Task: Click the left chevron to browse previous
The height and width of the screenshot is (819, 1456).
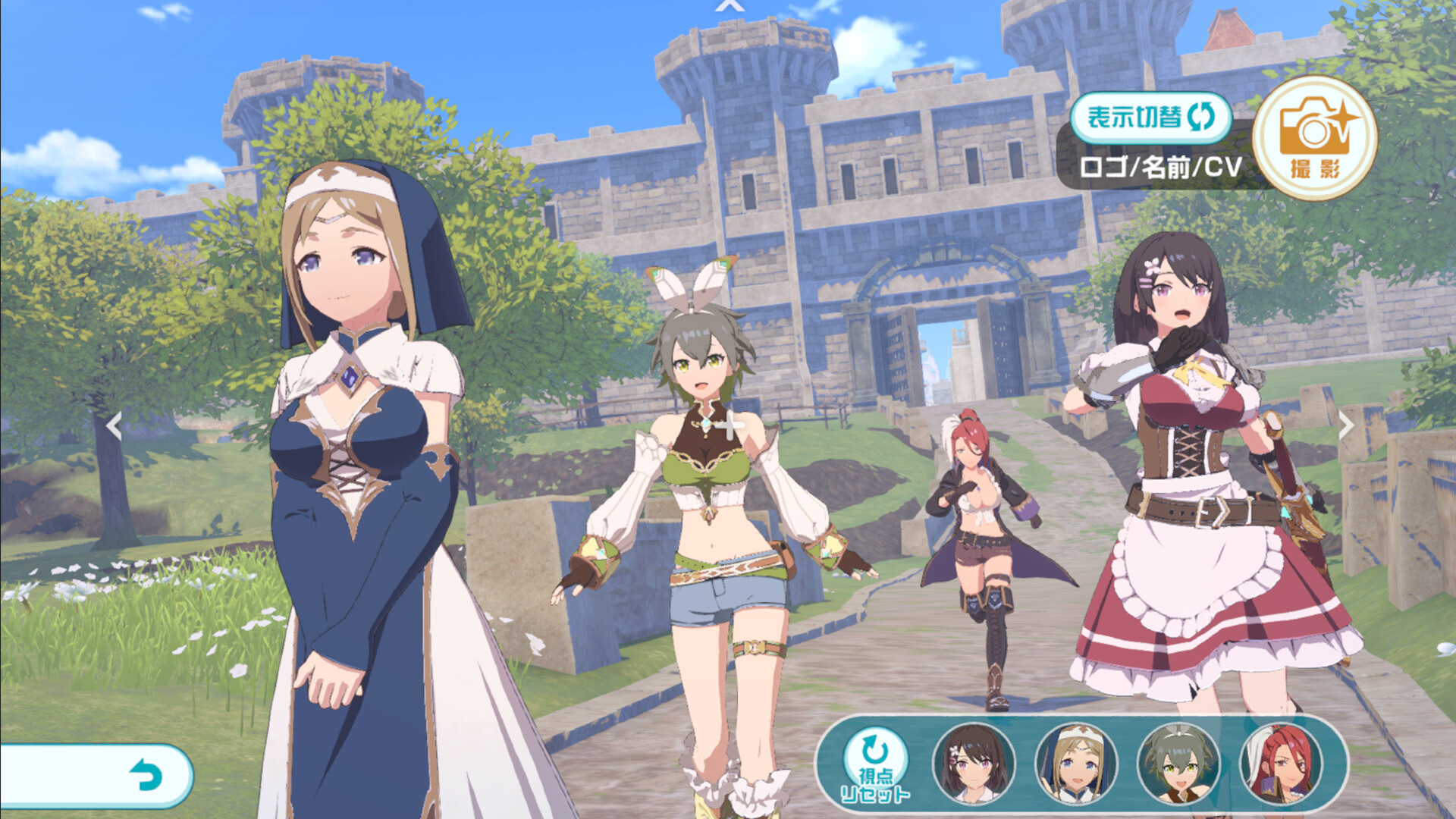Action: point(114,427)
